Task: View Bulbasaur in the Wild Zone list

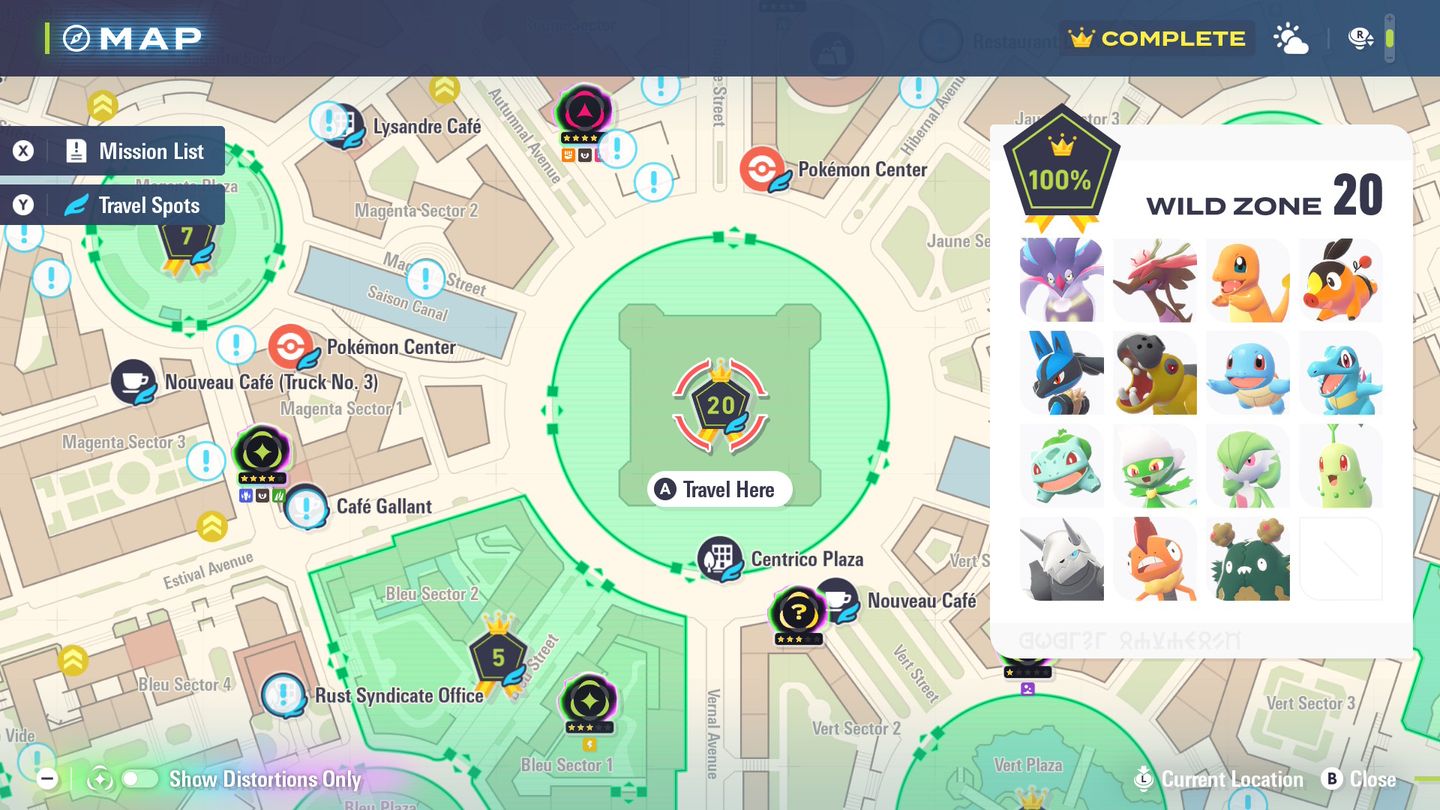Action: [x=1061, y=466]
